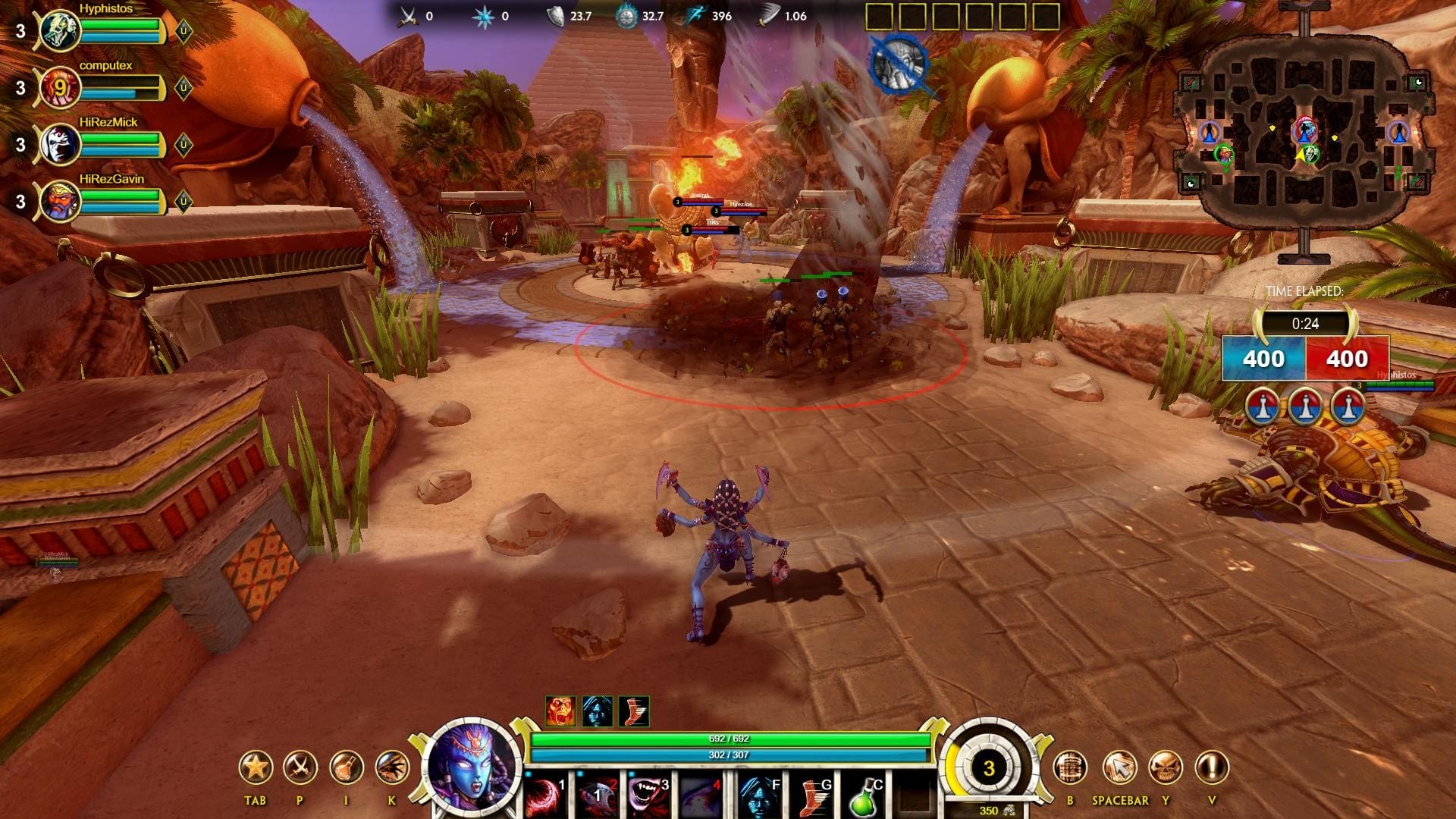Open the skull icon menu
This screenshot has width=1456, height=819.
click(x=1166, y=767)
